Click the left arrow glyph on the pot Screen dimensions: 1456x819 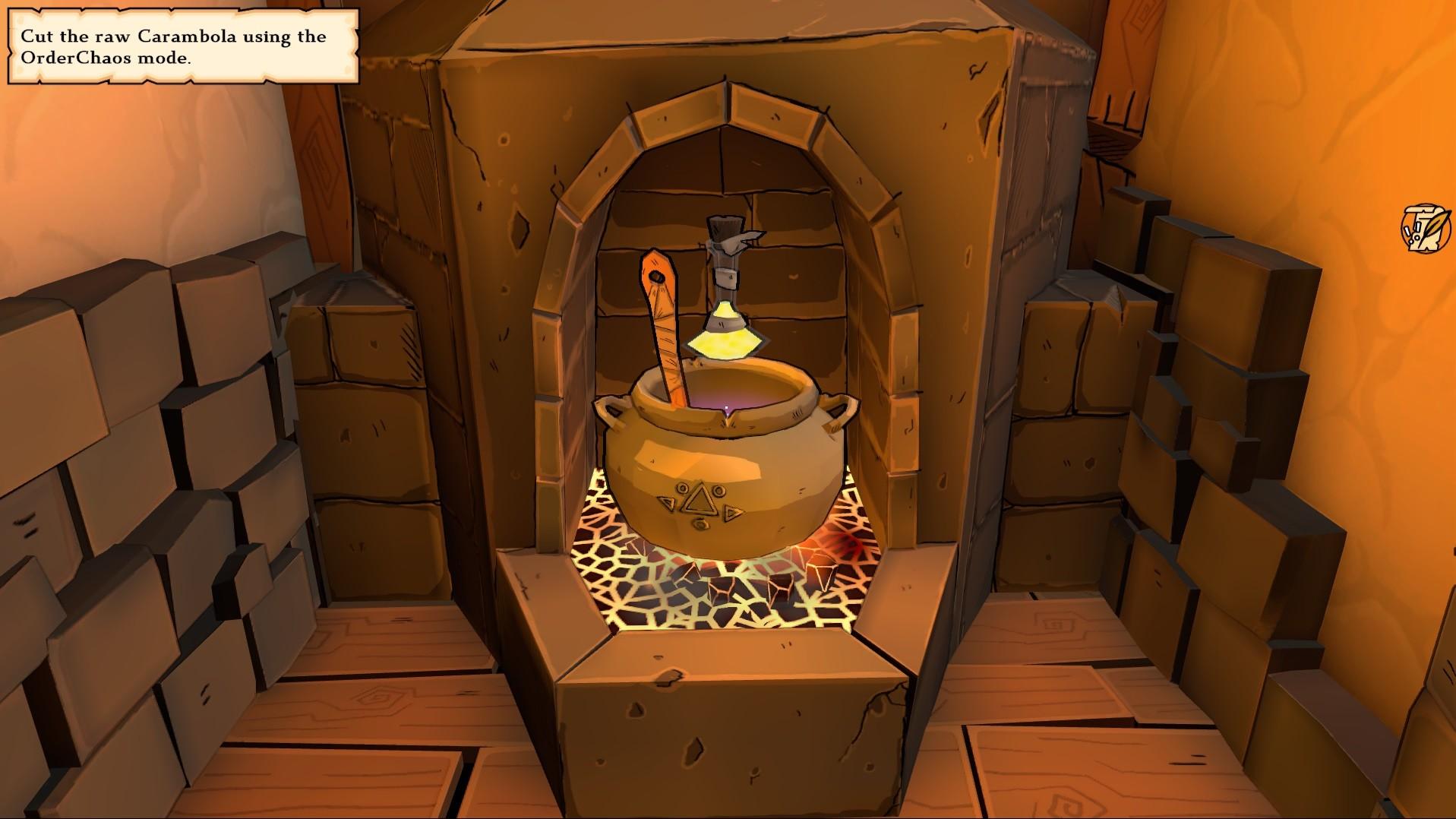668,504
